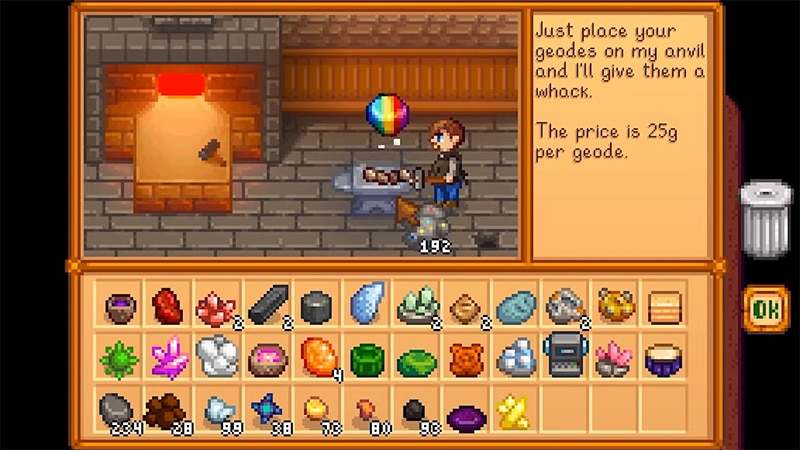Screen dimensions: 800x450
Task: Choose the gray robot head artifact
Action: pos(563,357)
